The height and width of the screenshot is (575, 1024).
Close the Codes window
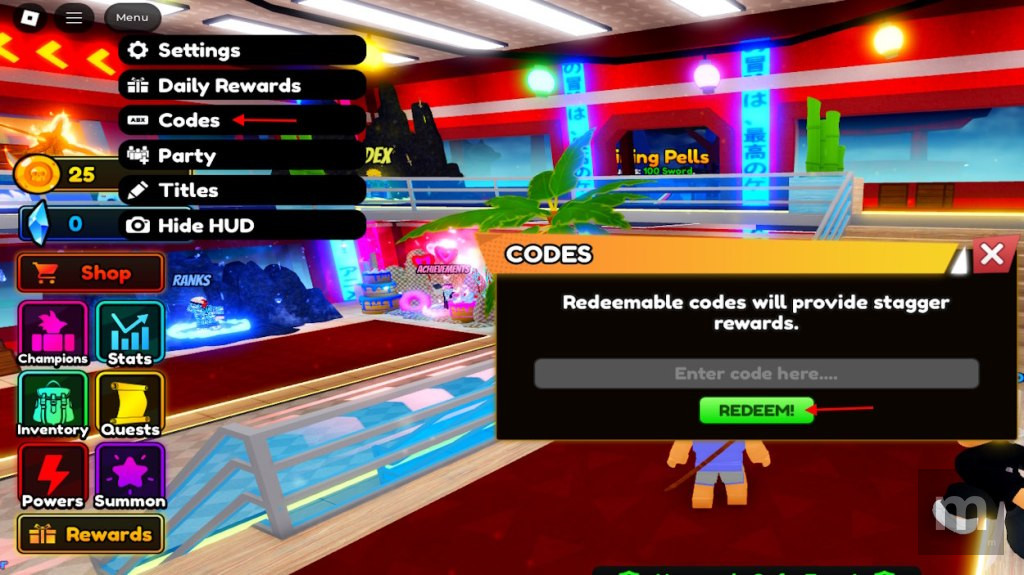tap(991, 254)
